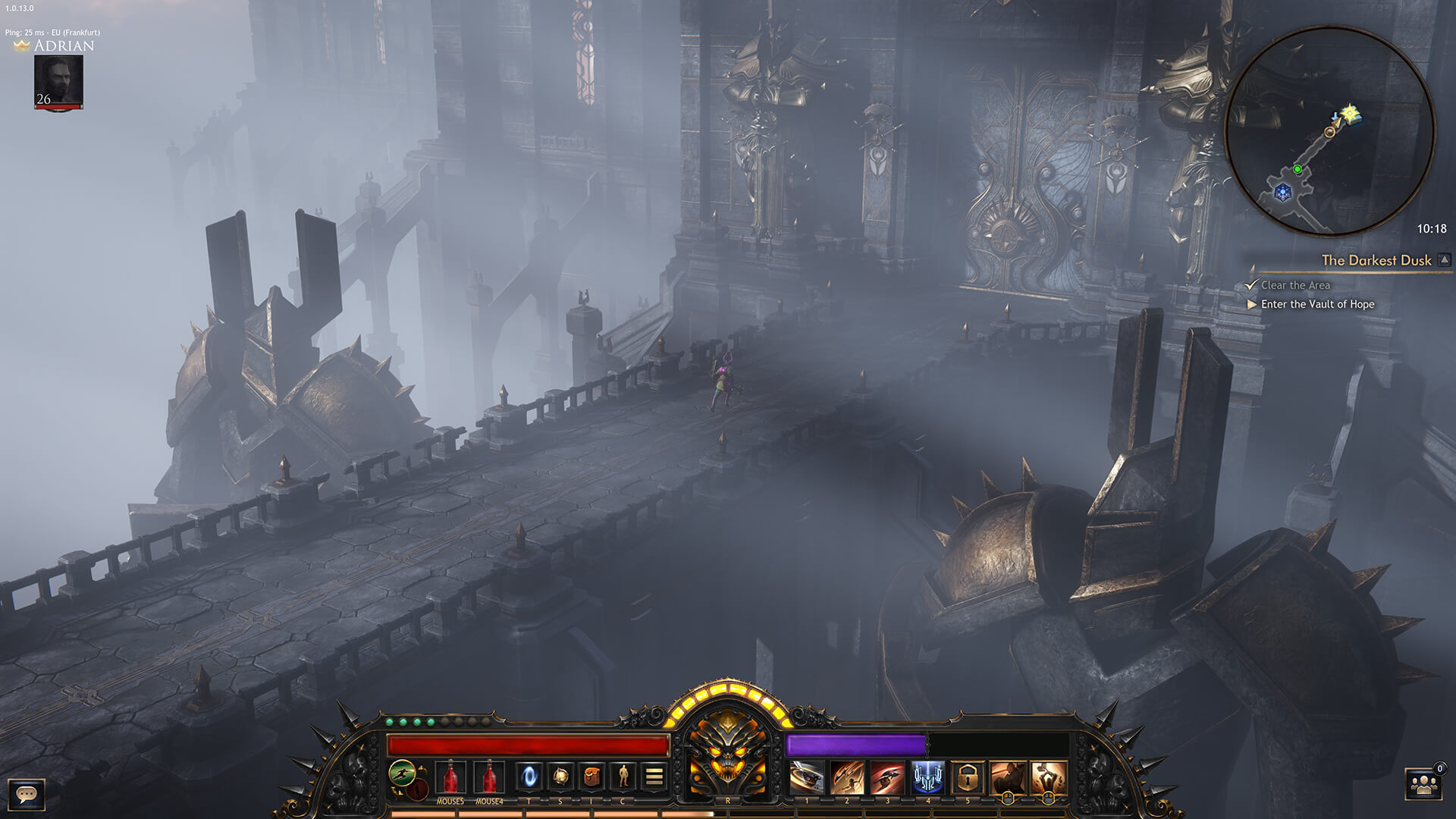This screenshot has width=1456, height=819.
Task: Cast the blue glowing banner skill in slot 4
Action: pyautogui.click(x=927, y=778)
